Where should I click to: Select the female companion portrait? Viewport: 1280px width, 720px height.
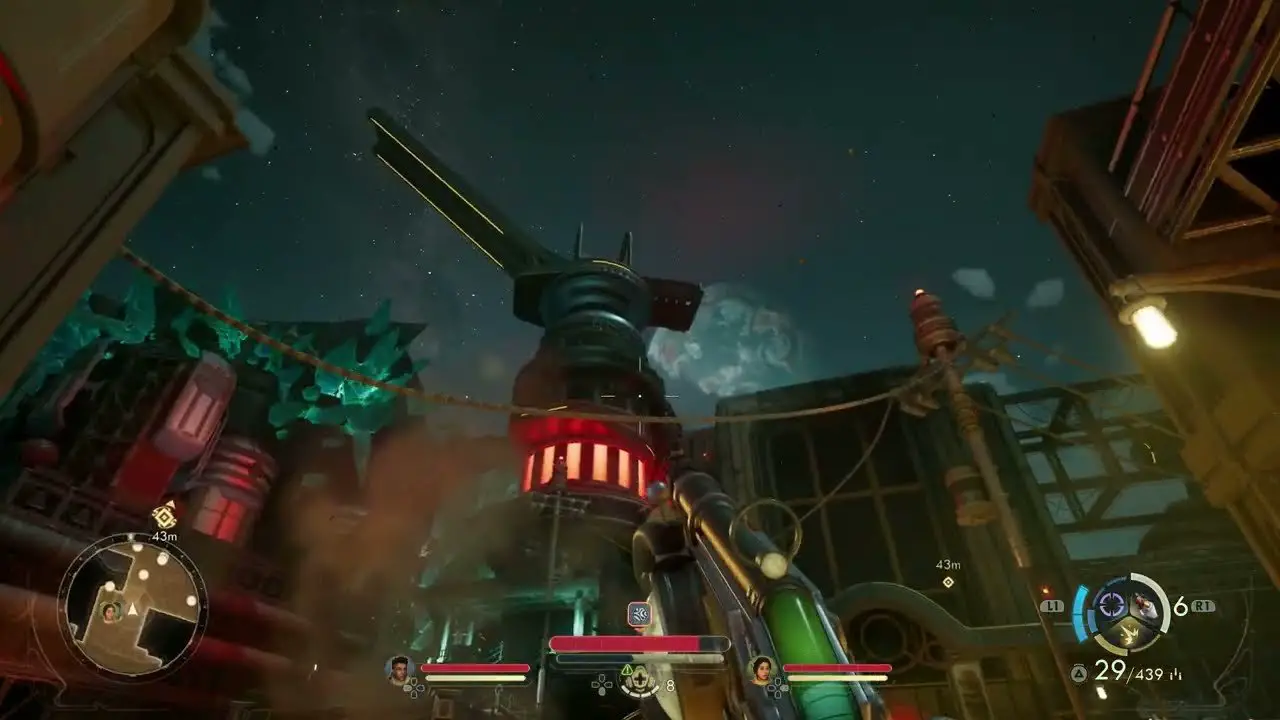pyautogui.click(x=762, y=668)
